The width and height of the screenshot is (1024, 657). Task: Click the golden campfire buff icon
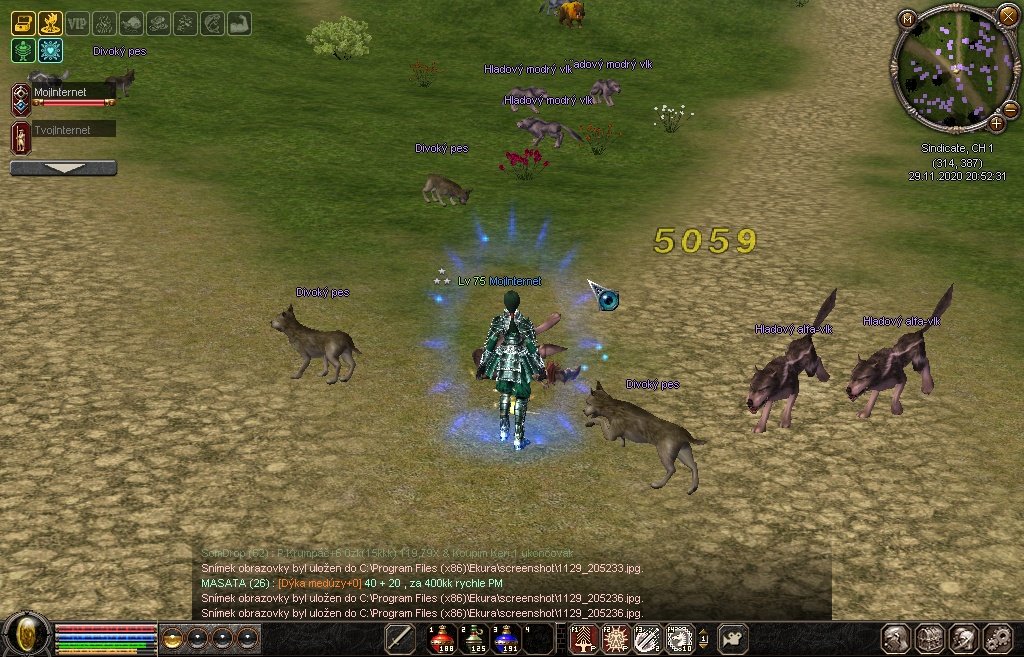pos(50,23)
